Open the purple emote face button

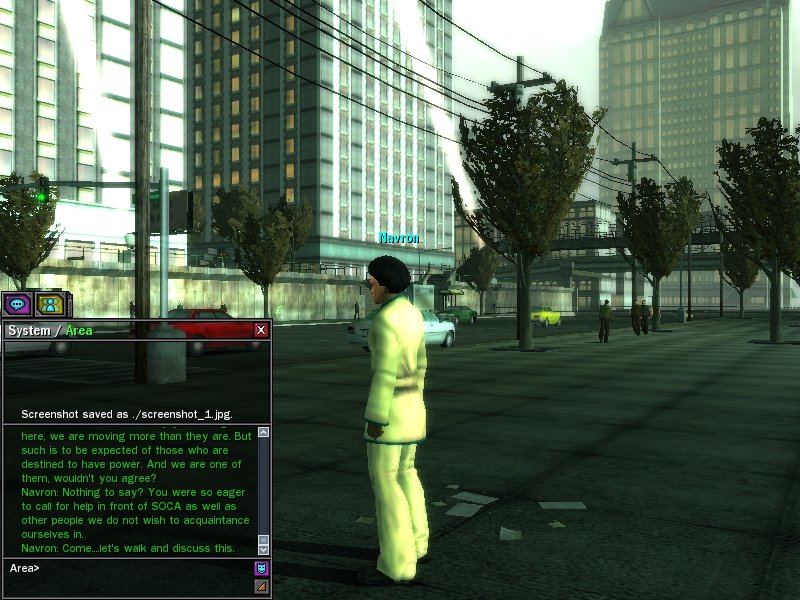(x=262, y=568)
